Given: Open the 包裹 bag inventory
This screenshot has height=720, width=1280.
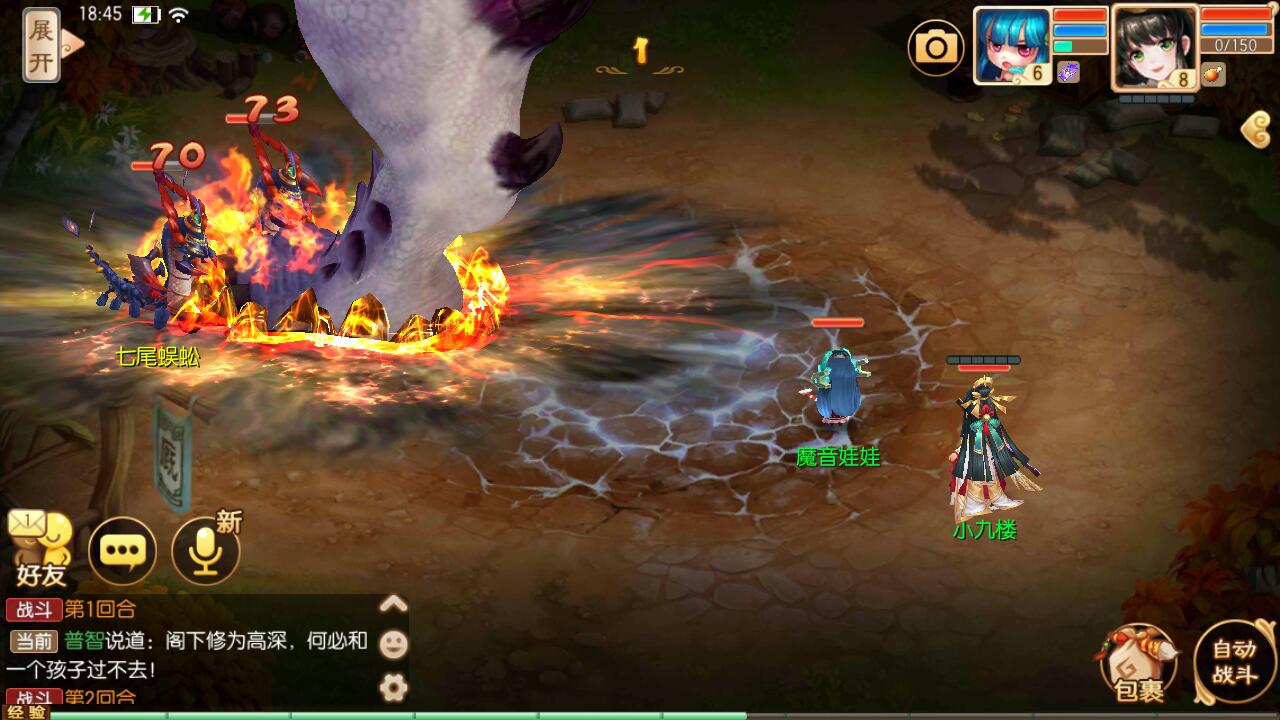Looking at the screenshot, I should [1139, 663].
